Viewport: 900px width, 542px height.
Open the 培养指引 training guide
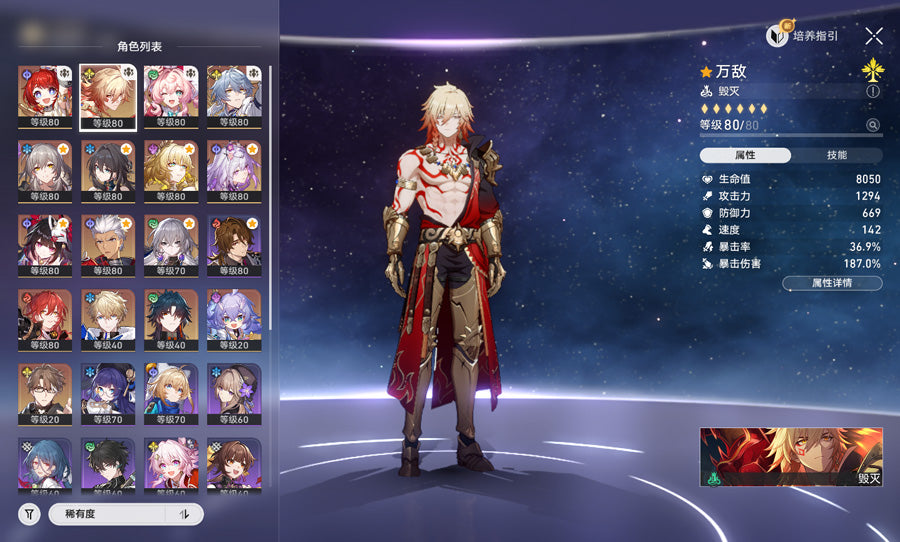tap(802, 36)
